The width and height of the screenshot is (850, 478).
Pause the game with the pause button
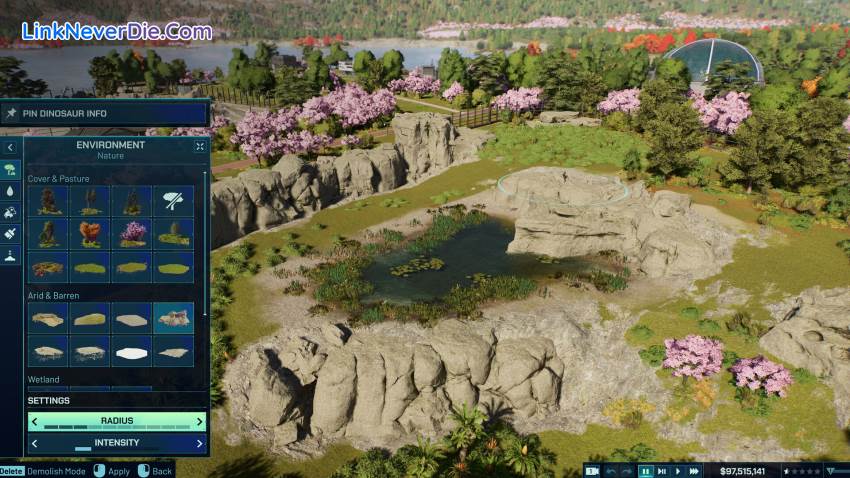click(646, 470)
